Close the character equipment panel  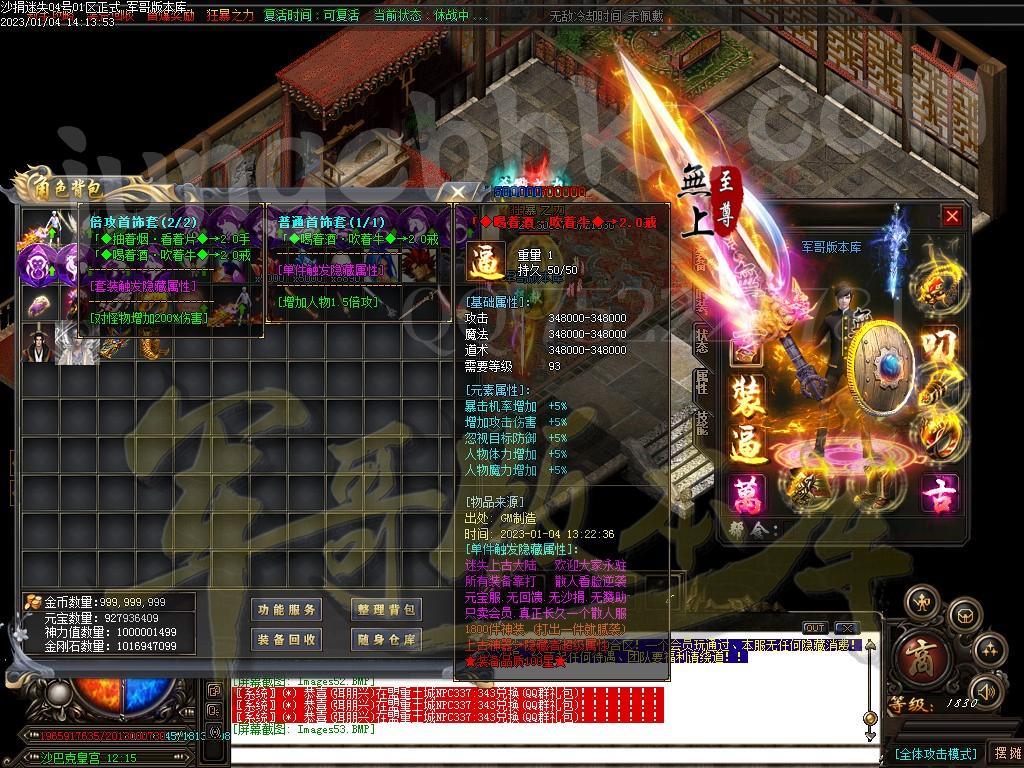[952, 216]
